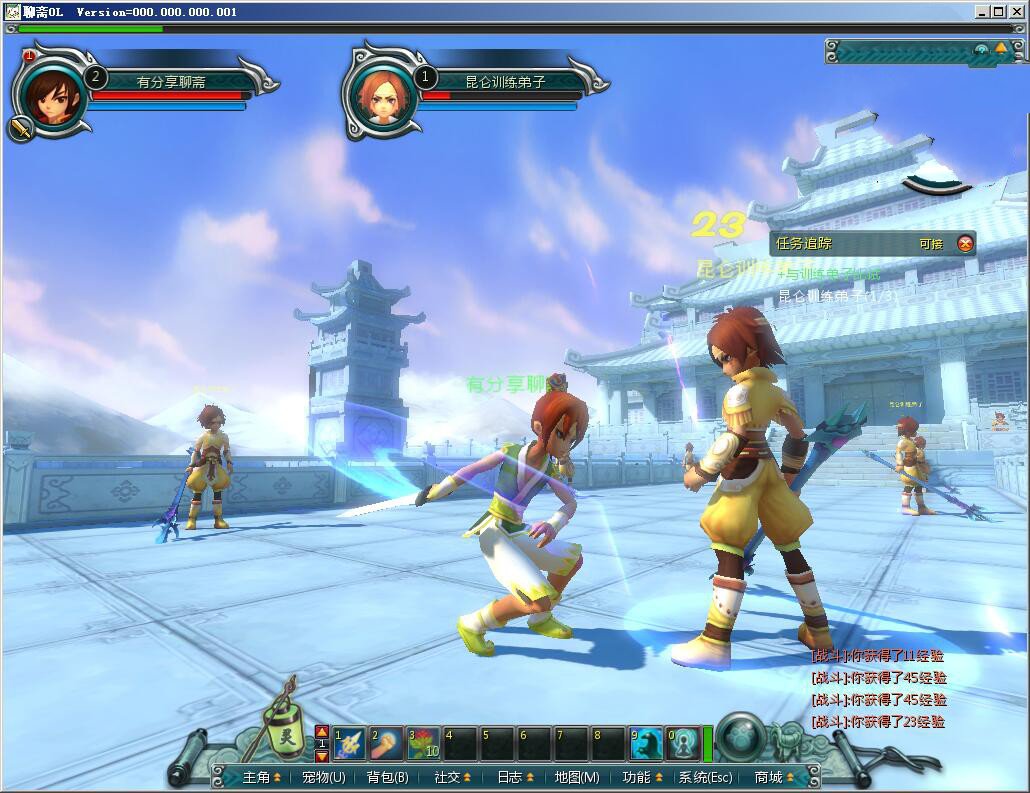Use the red flower item in slot 3
The image size is (1030, 793).
point(423,744)
